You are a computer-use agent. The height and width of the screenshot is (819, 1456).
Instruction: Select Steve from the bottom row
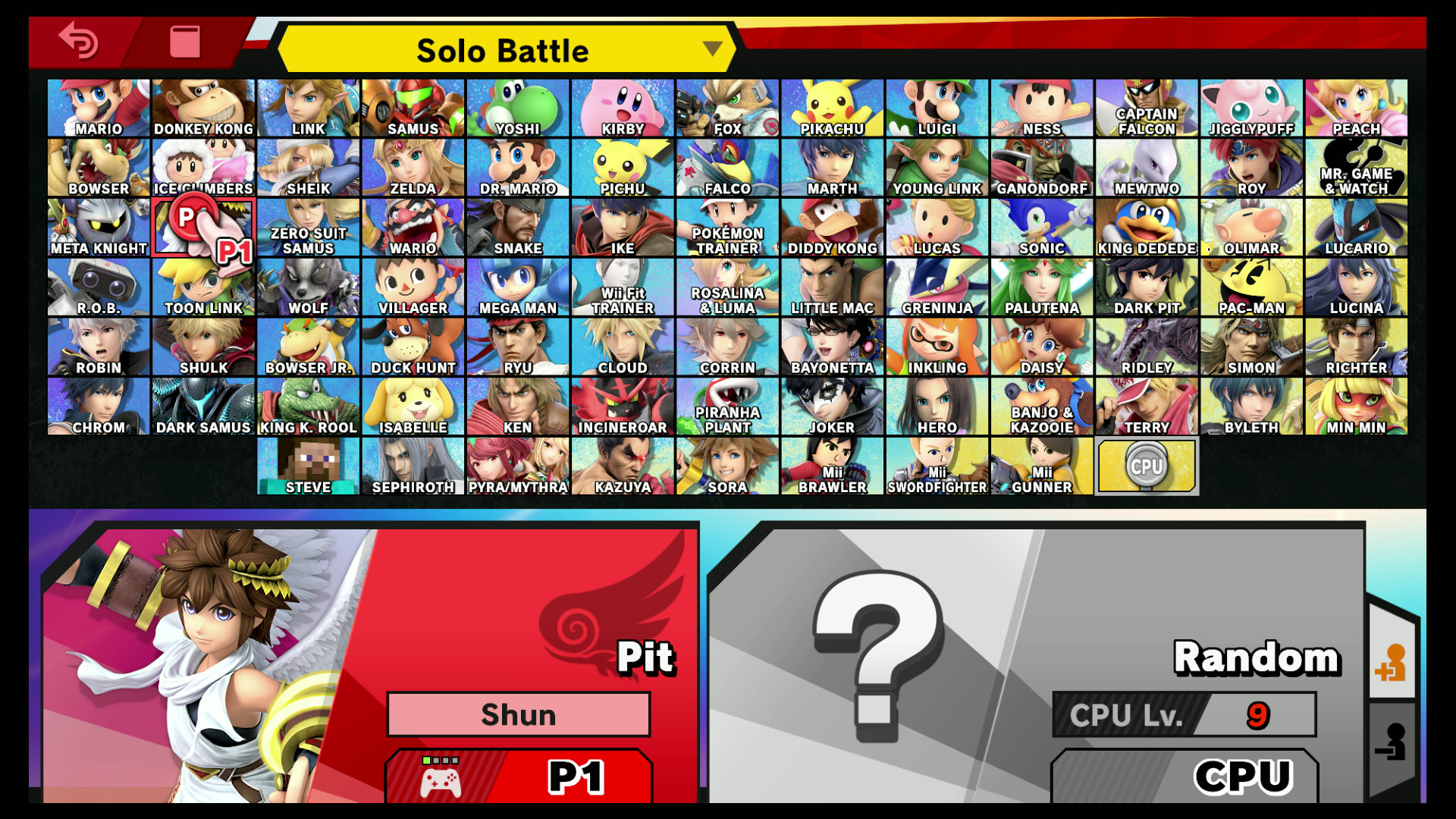[308, 465]
